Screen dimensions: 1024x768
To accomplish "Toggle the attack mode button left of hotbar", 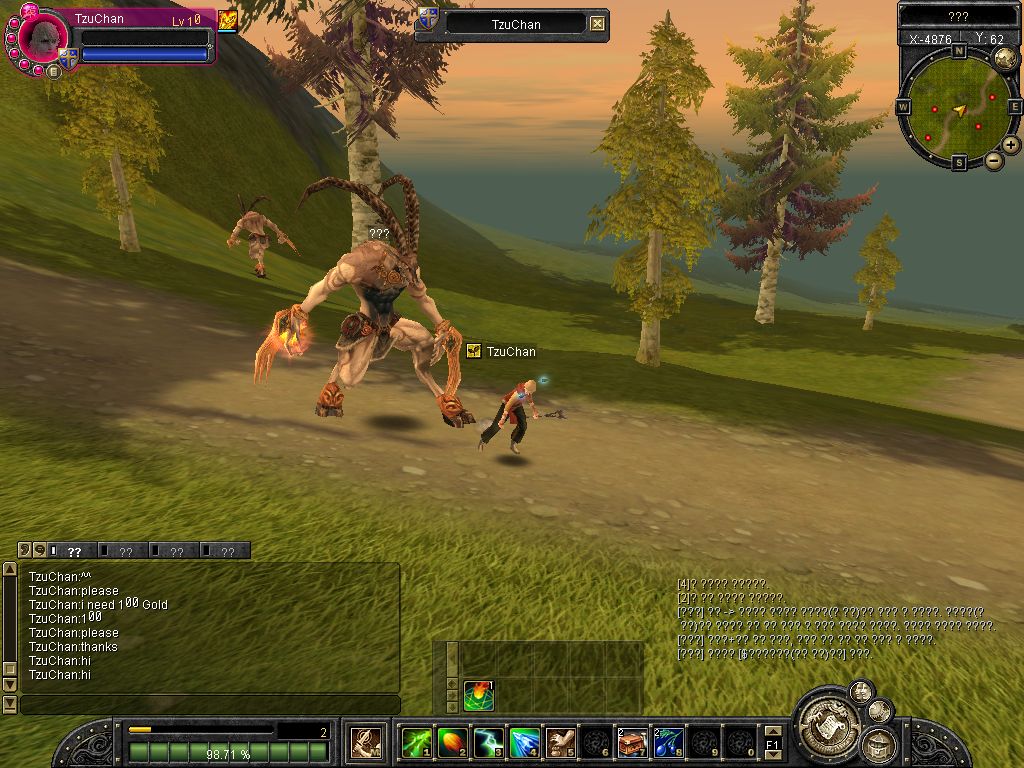I will pos(365,743).
